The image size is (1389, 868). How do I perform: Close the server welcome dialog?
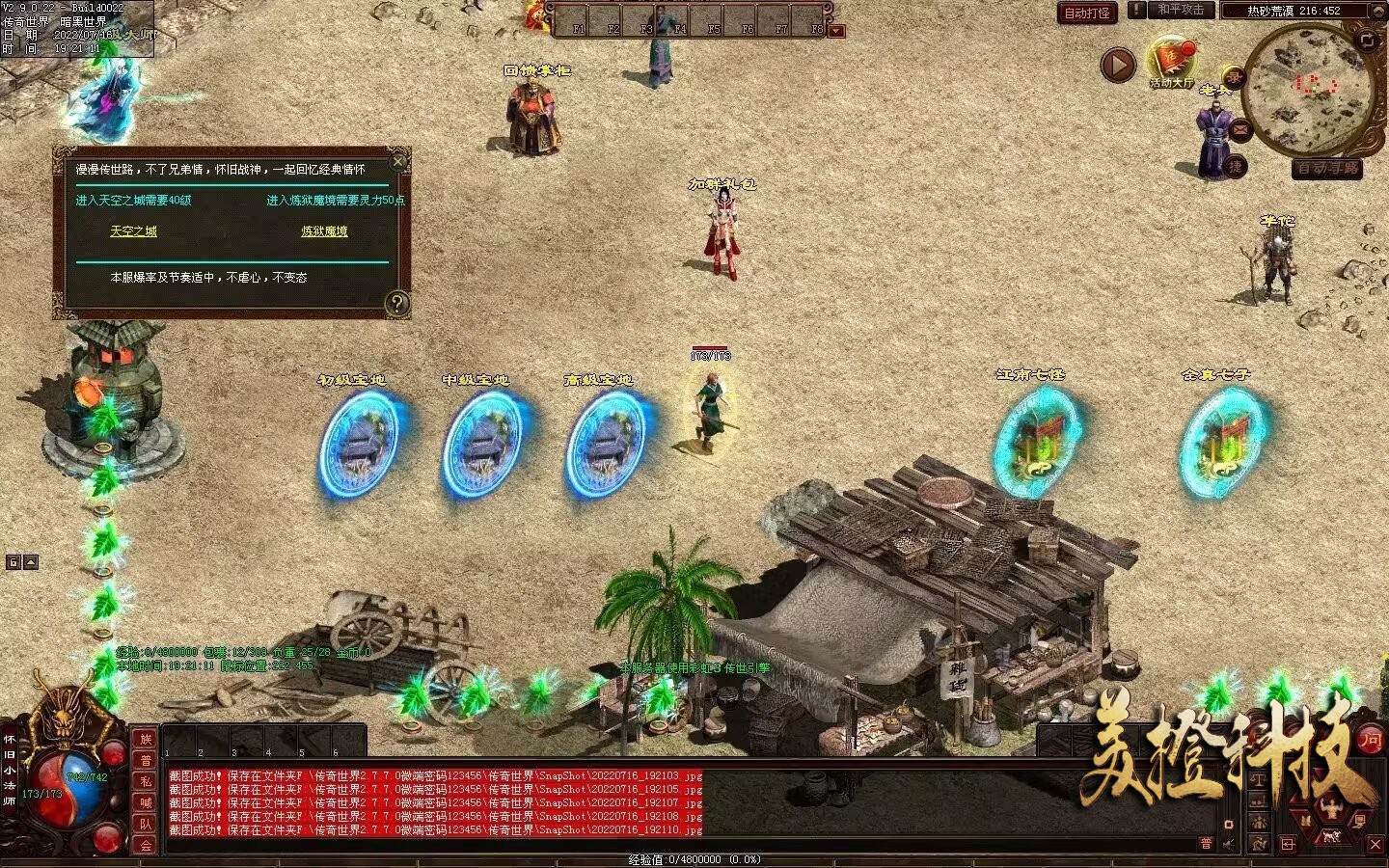tap(398, 160)
